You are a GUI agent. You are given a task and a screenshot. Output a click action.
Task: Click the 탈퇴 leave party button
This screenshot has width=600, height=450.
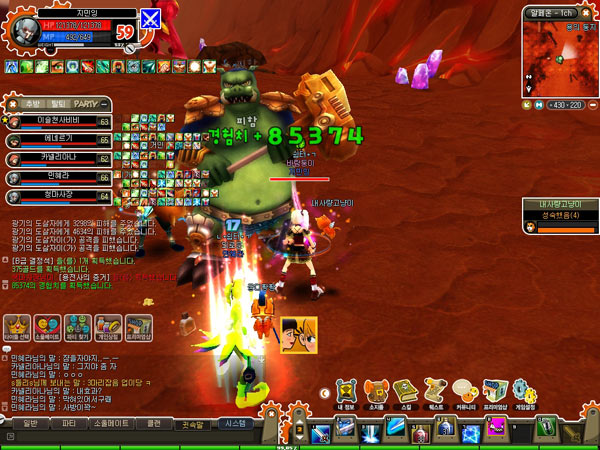[x=57, y=103]
